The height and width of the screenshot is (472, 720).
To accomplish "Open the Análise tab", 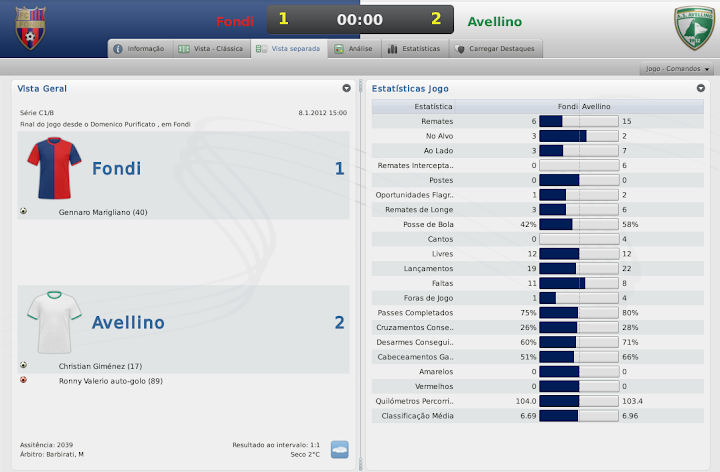I will (354, 48).
